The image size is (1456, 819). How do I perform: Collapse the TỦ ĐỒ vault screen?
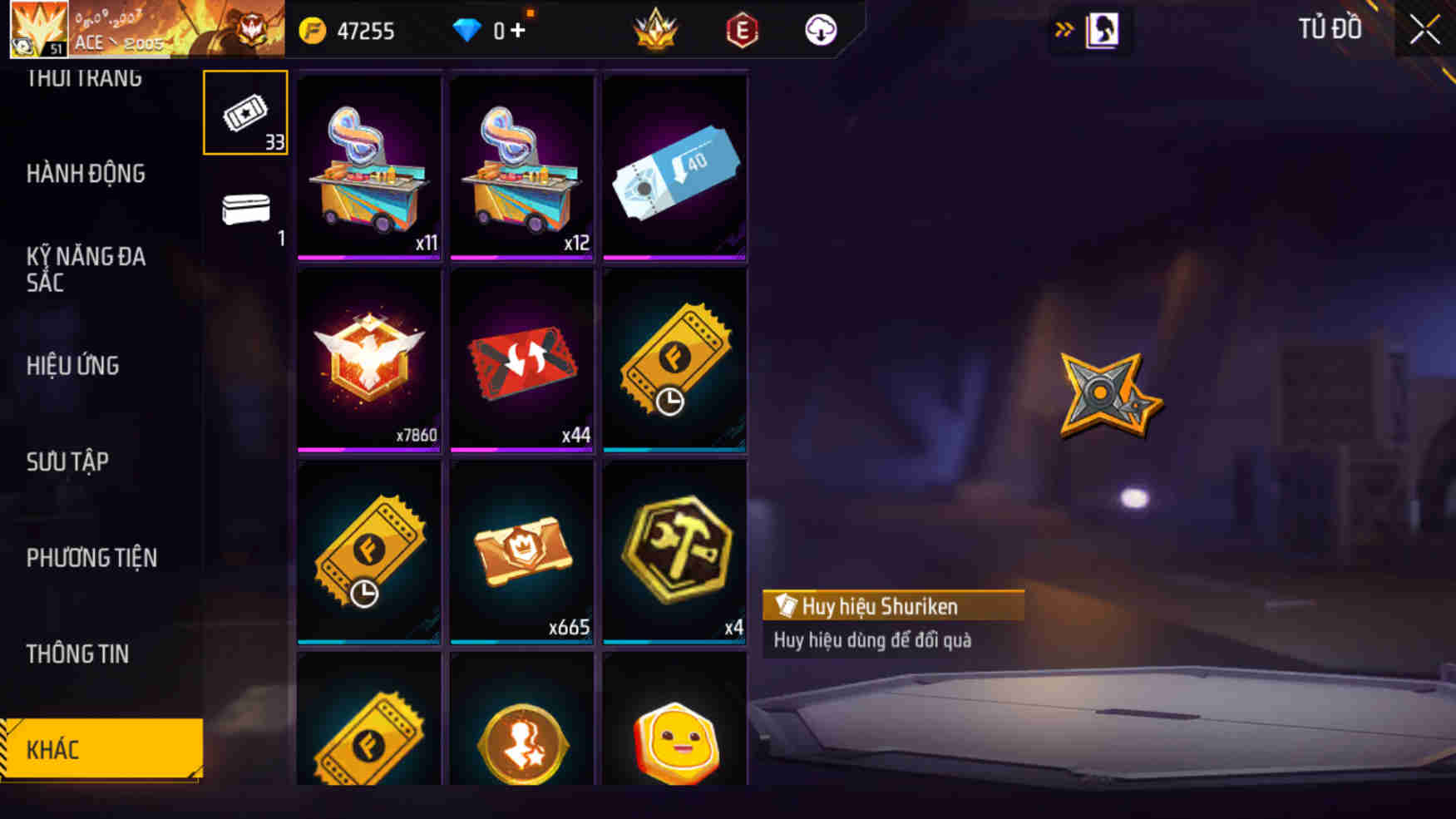tap(1424, 29)
